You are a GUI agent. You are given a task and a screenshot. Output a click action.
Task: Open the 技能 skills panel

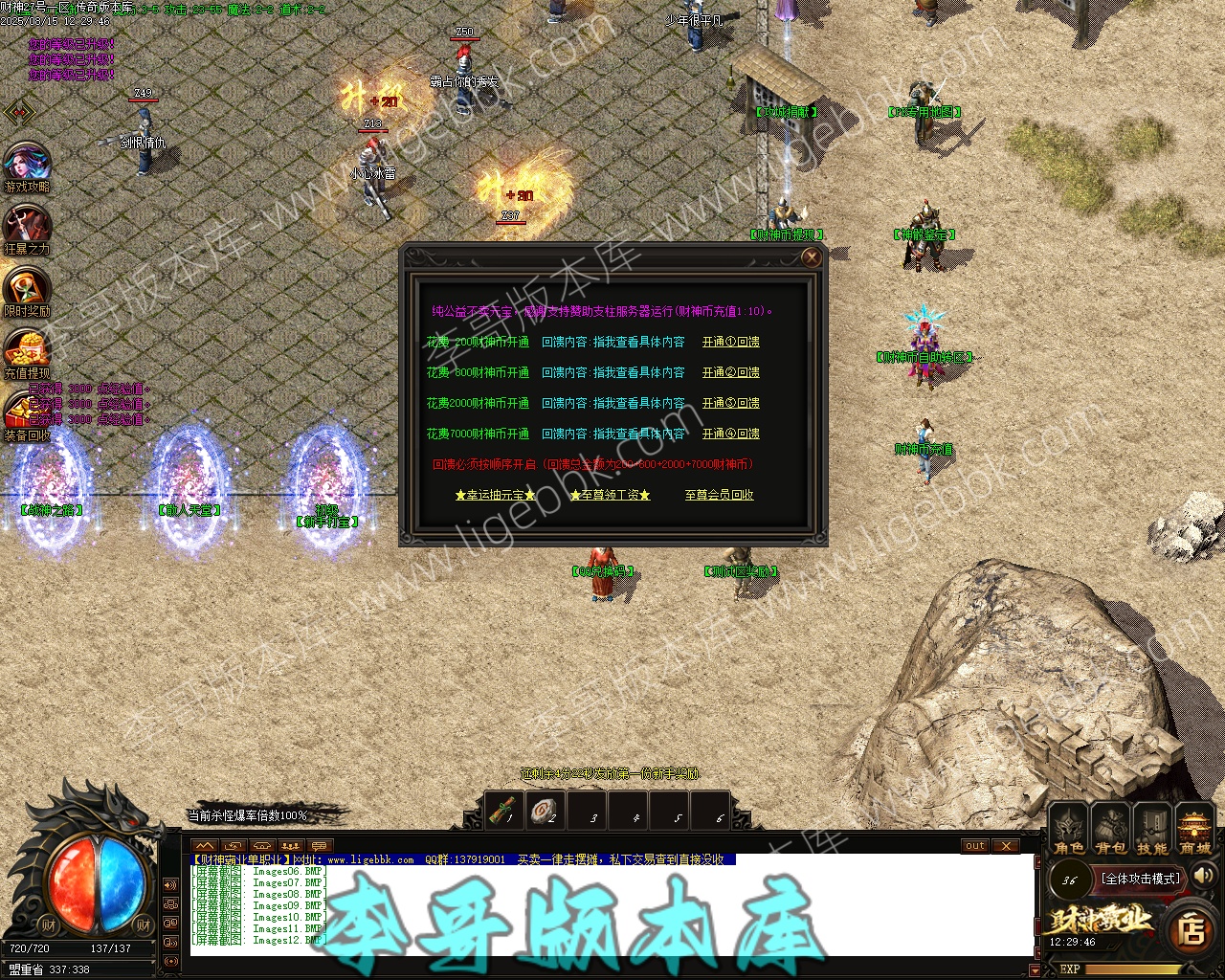coord(1152,830)
